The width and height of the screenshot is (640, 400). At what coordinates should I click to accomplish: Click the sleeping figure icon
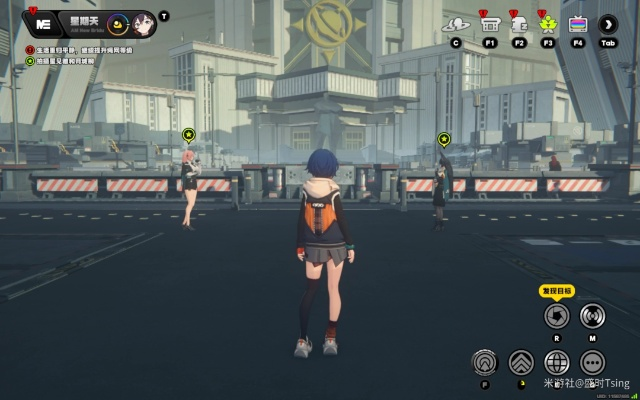click(519, 24)
